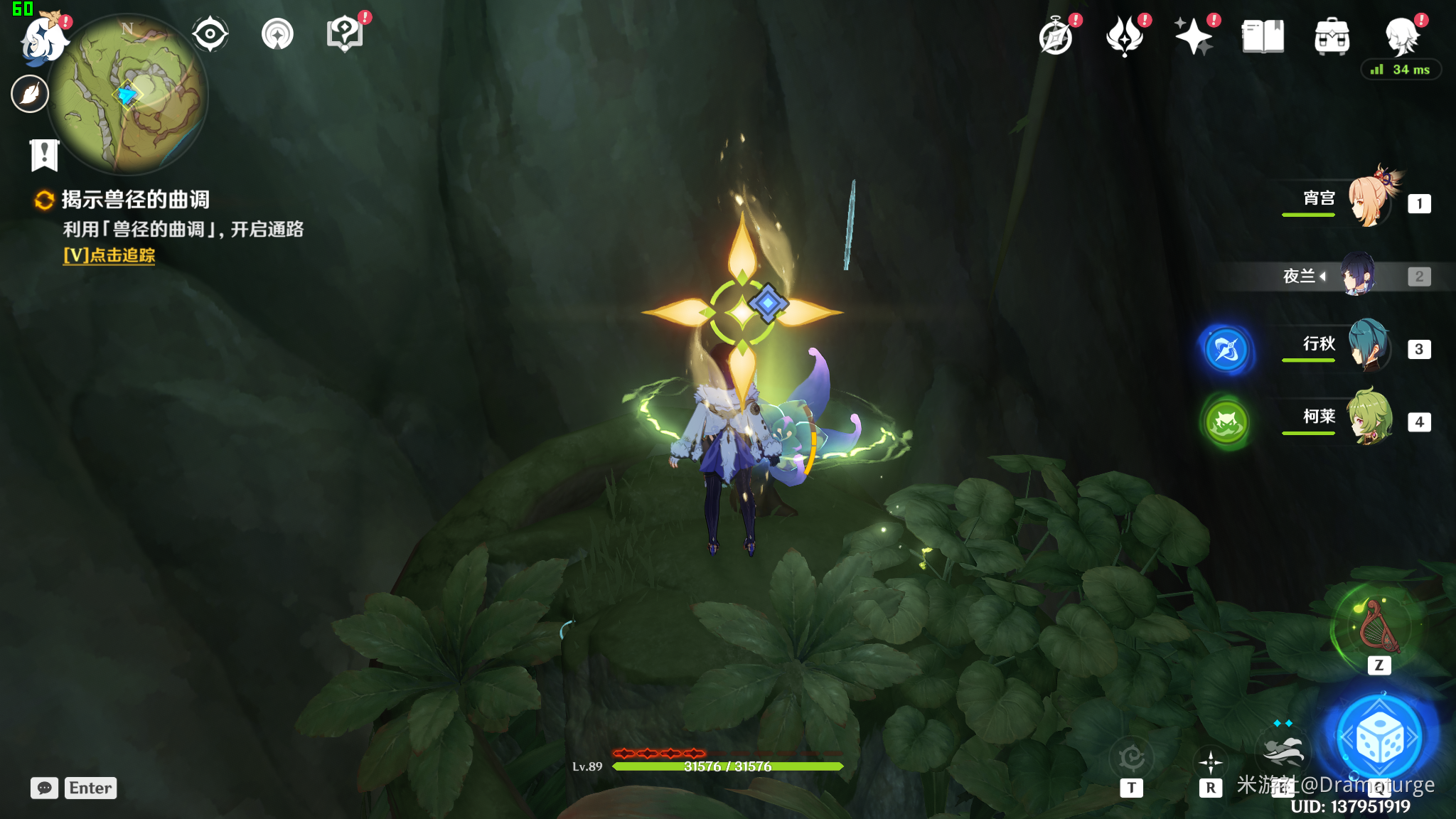The width and height of the screenshot is (1456, 819).
Task: Open the events icon with wings emblem
Action: 1125,37
